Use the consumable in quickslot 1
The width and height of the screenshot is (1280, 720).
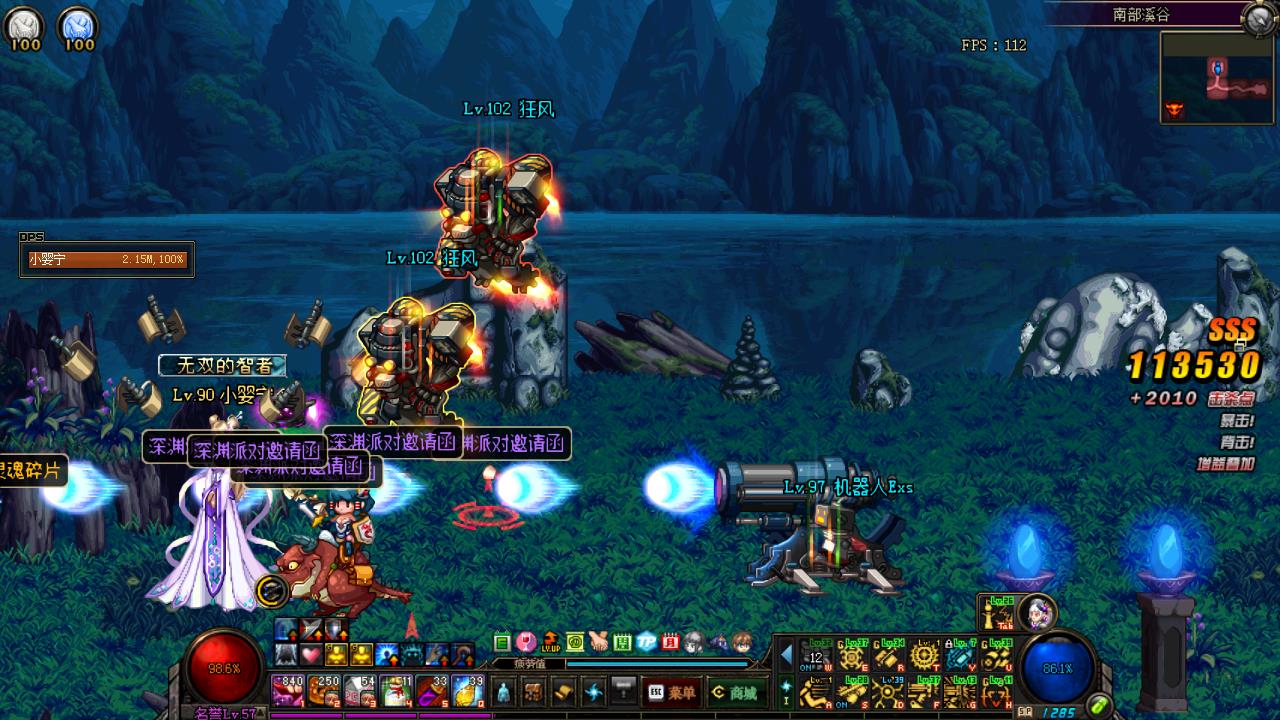288,690
